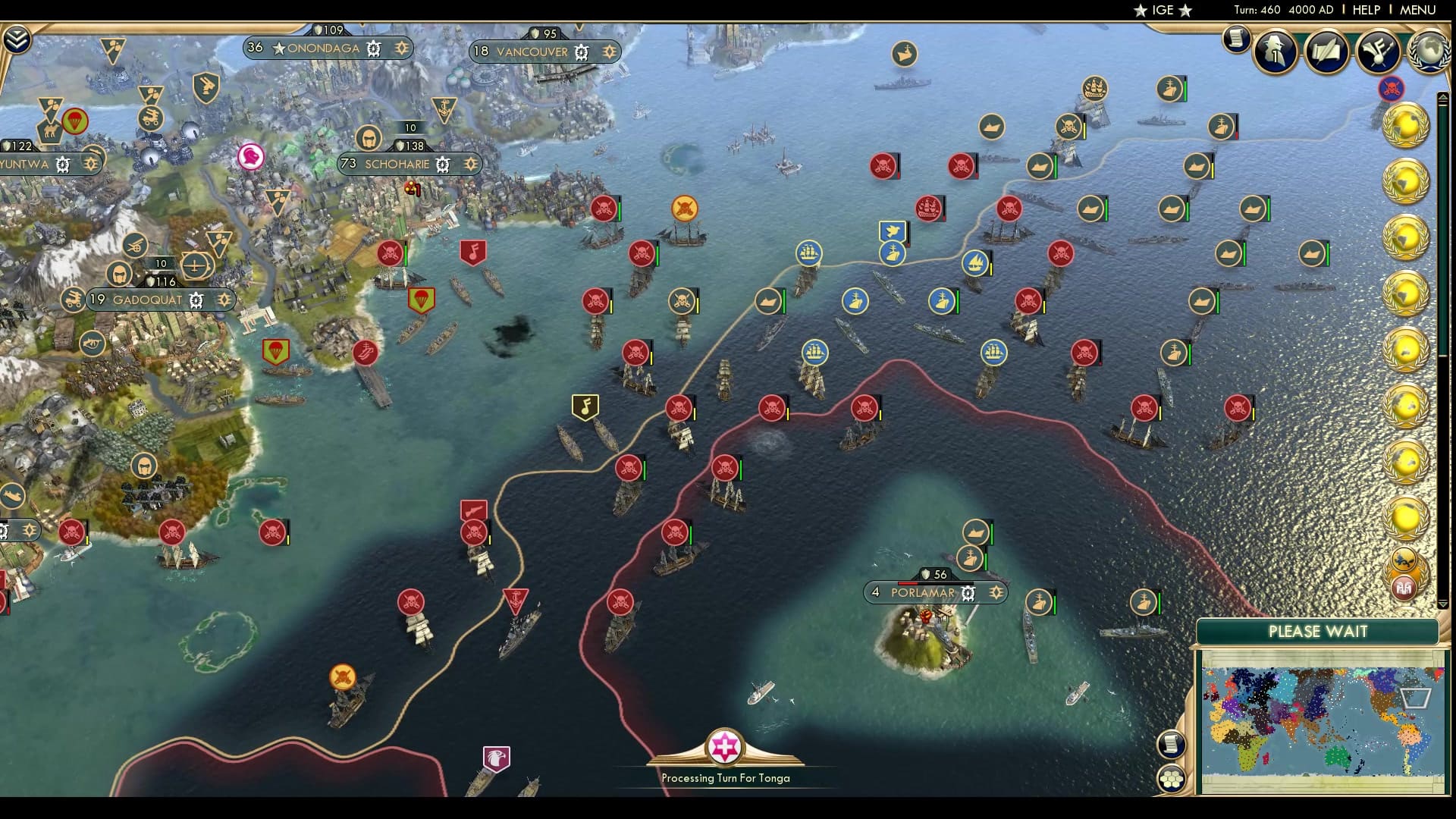This screenshot has height=819, width=1456.
Task: Open the Espionage overview spy icon
Action: [x=1275, y=50]
